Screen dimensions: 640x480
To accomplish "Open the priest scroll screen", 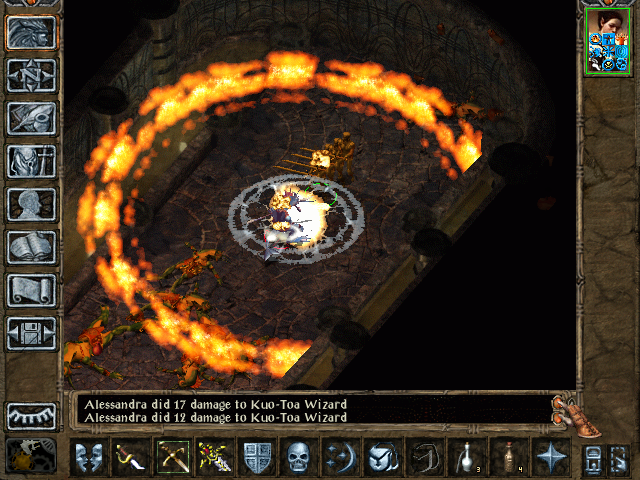I will (31, 290).
